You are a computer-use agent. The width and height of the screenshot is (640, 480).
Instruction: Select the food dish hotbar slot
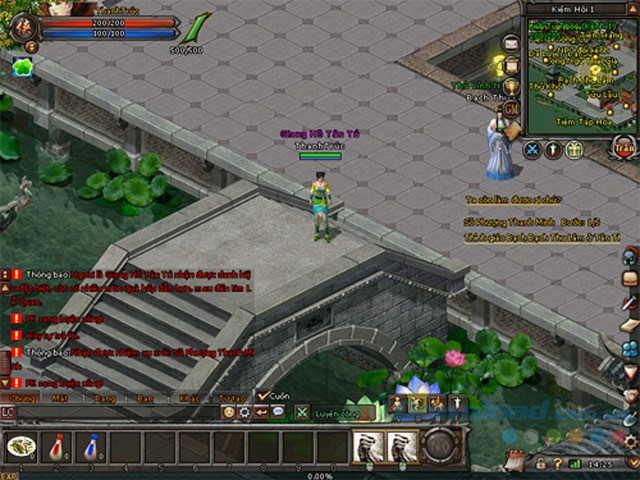(x=21, y=446)
